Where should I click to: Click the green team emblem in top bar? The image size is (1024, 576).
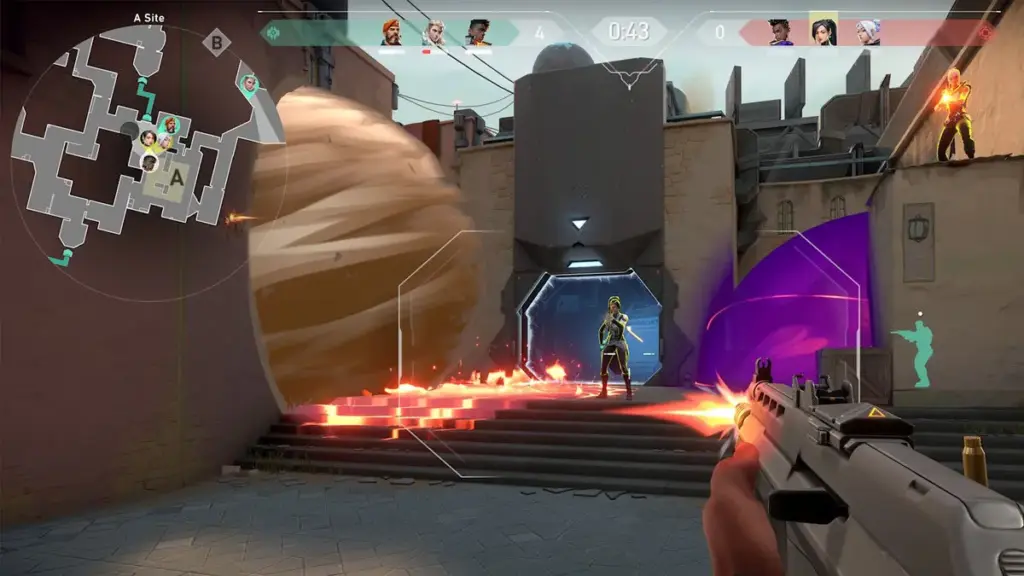[x=270, y=32]
